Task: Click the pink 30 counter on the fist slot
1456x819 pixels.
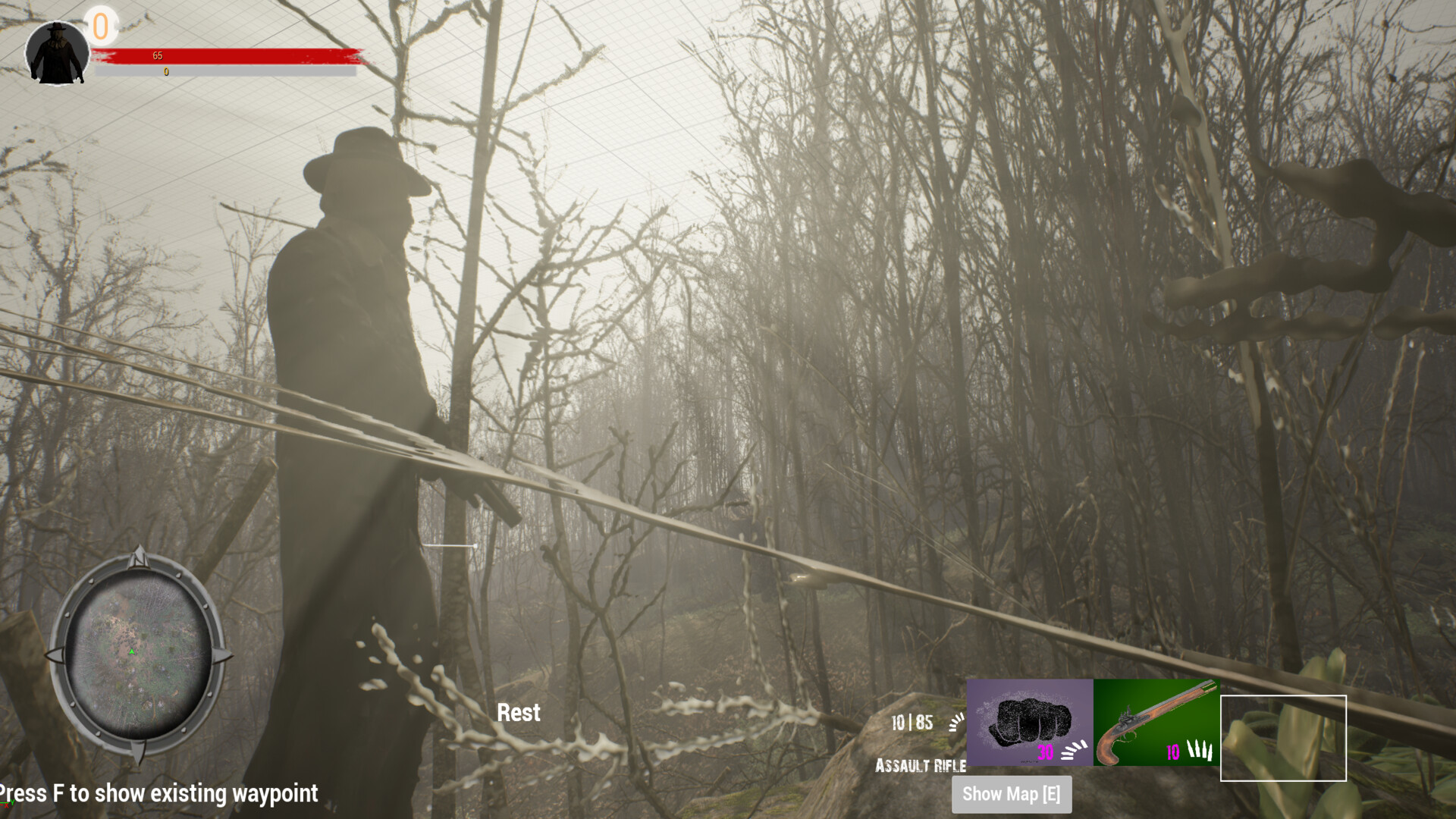Action: (1045, 753)
